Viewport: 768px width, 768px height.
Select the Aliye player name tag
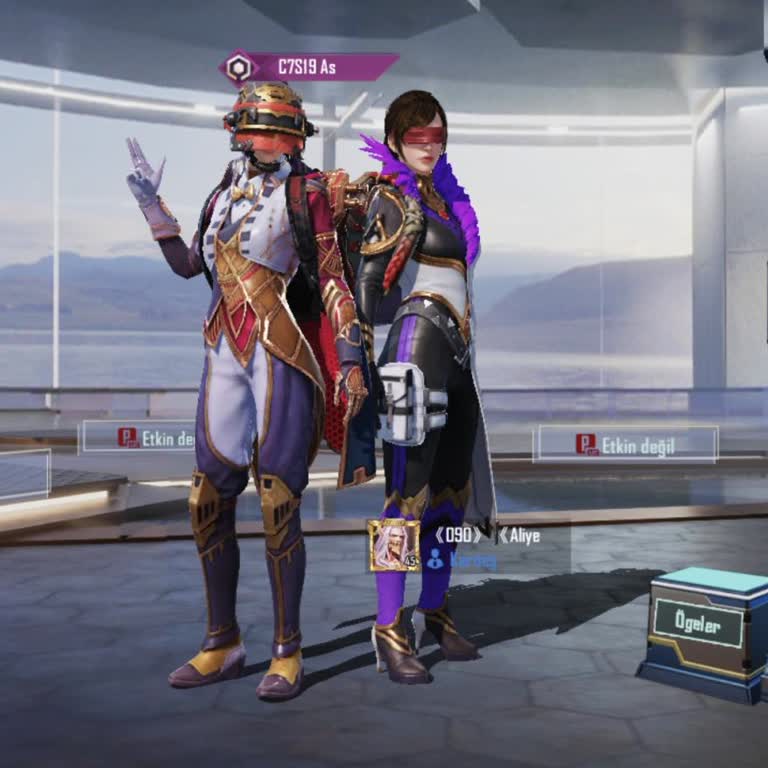pos(519,536)
